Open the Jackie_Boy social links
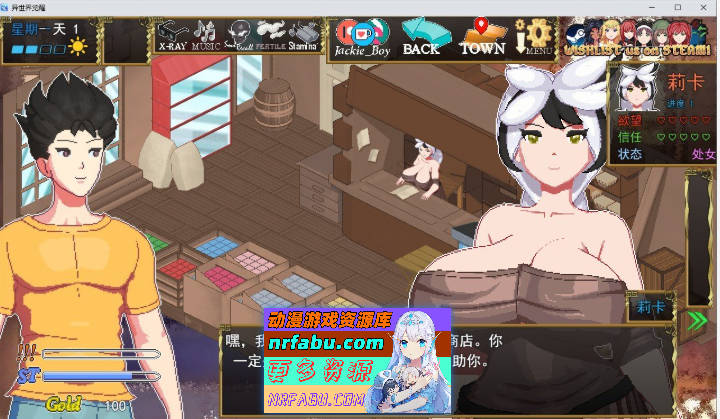Screen dimensions: 720x419 tap(361, 35)
